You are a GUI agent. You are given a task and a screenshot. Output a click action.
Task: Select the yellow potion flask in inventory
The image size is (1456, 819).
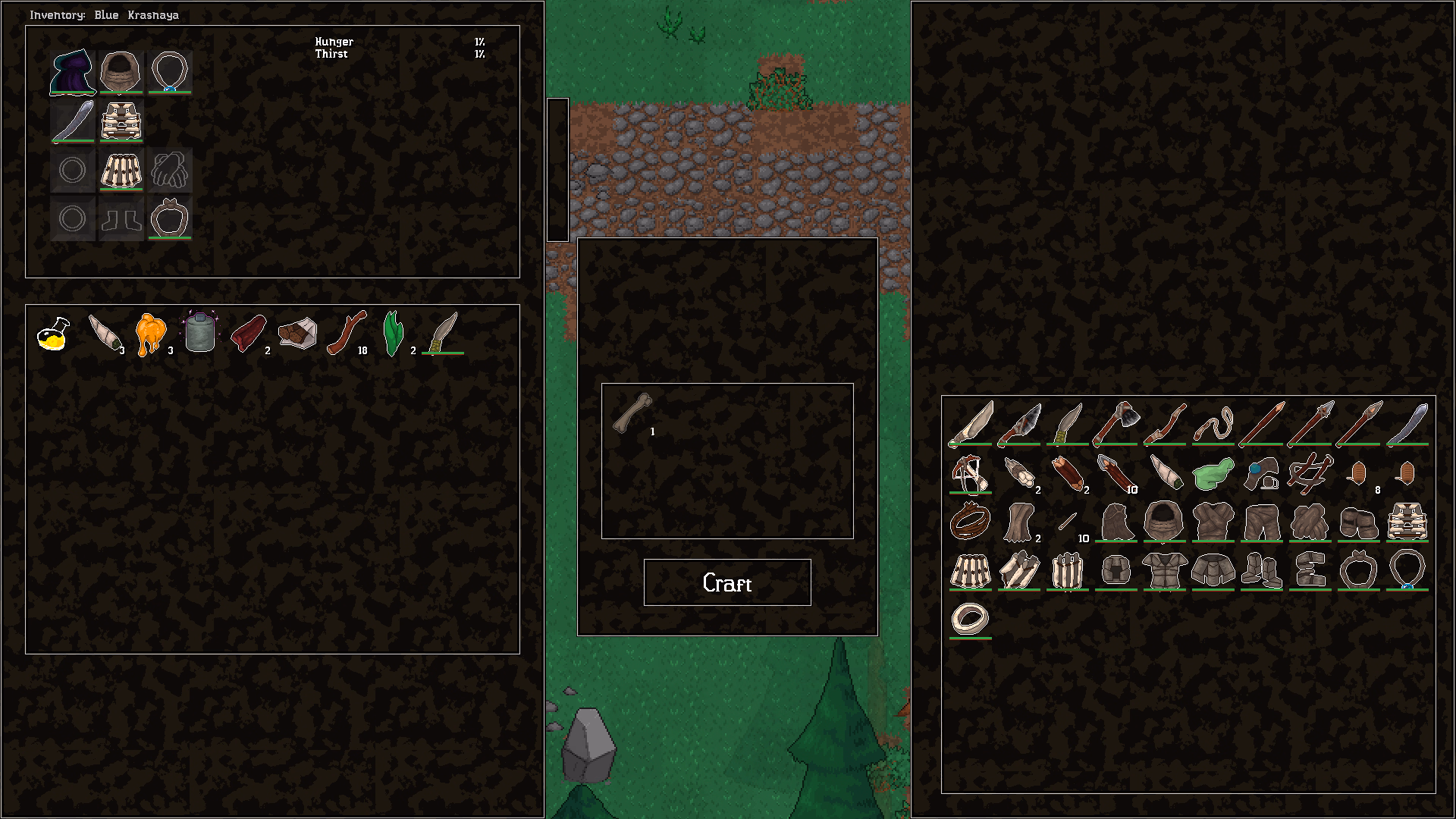[x=52, y=334]
